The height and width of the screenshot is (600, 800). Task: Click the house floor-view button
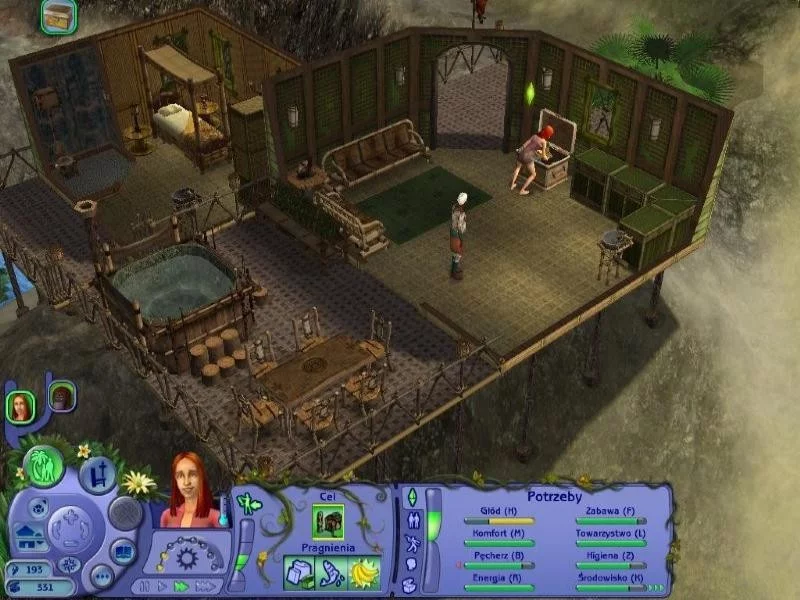coord(26,538)
